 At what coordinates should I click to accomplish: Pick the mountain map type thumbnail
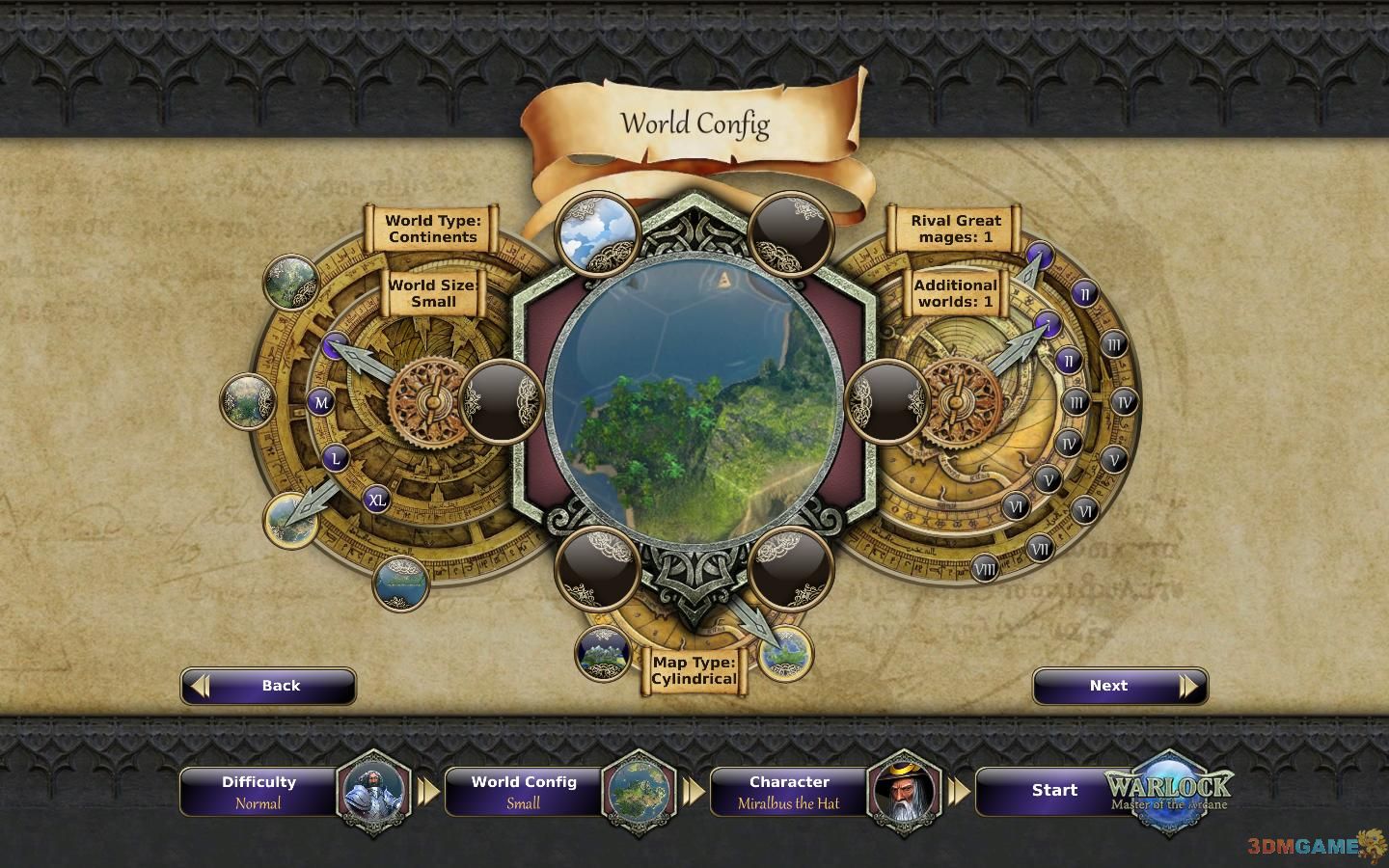[x=603, y=653]
